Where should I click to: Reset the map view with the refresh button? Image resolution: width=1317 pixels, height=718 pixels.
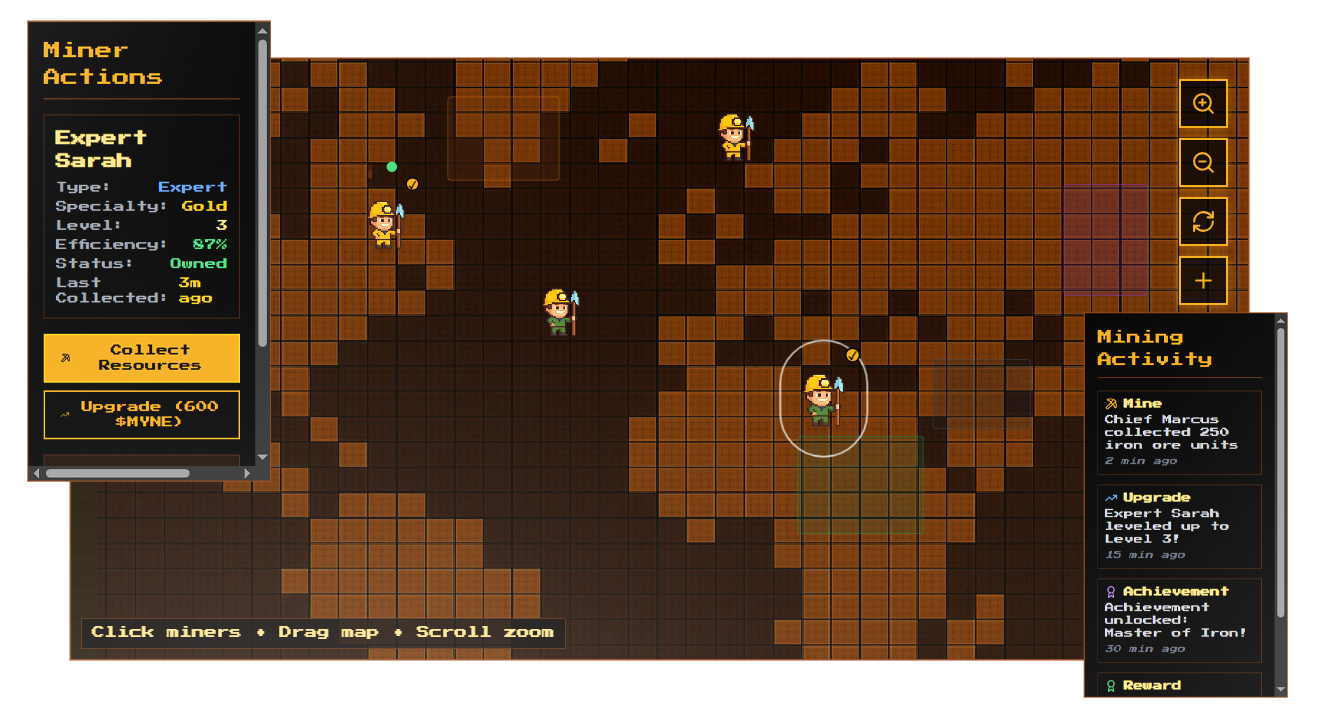pos(1203,222)
